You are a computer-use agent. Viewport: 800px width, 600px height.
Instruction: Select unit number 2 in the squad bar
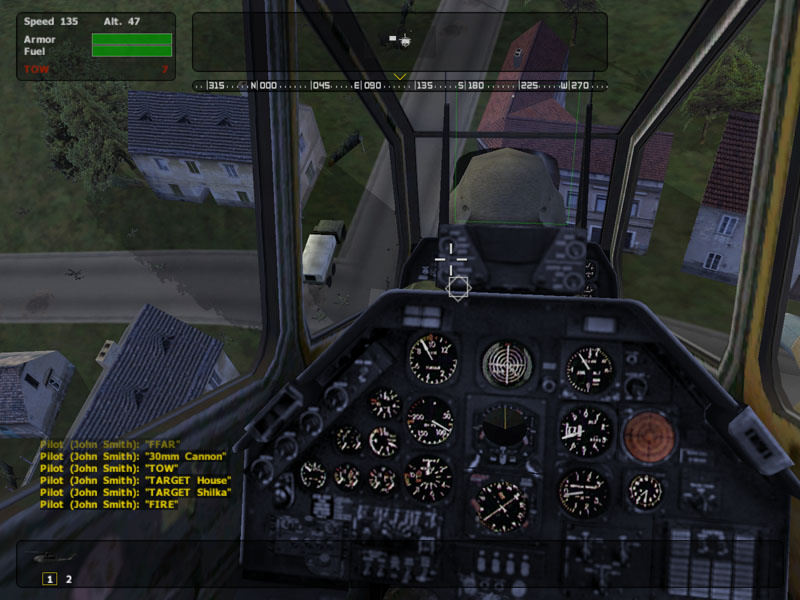click(x=69, y=578)
